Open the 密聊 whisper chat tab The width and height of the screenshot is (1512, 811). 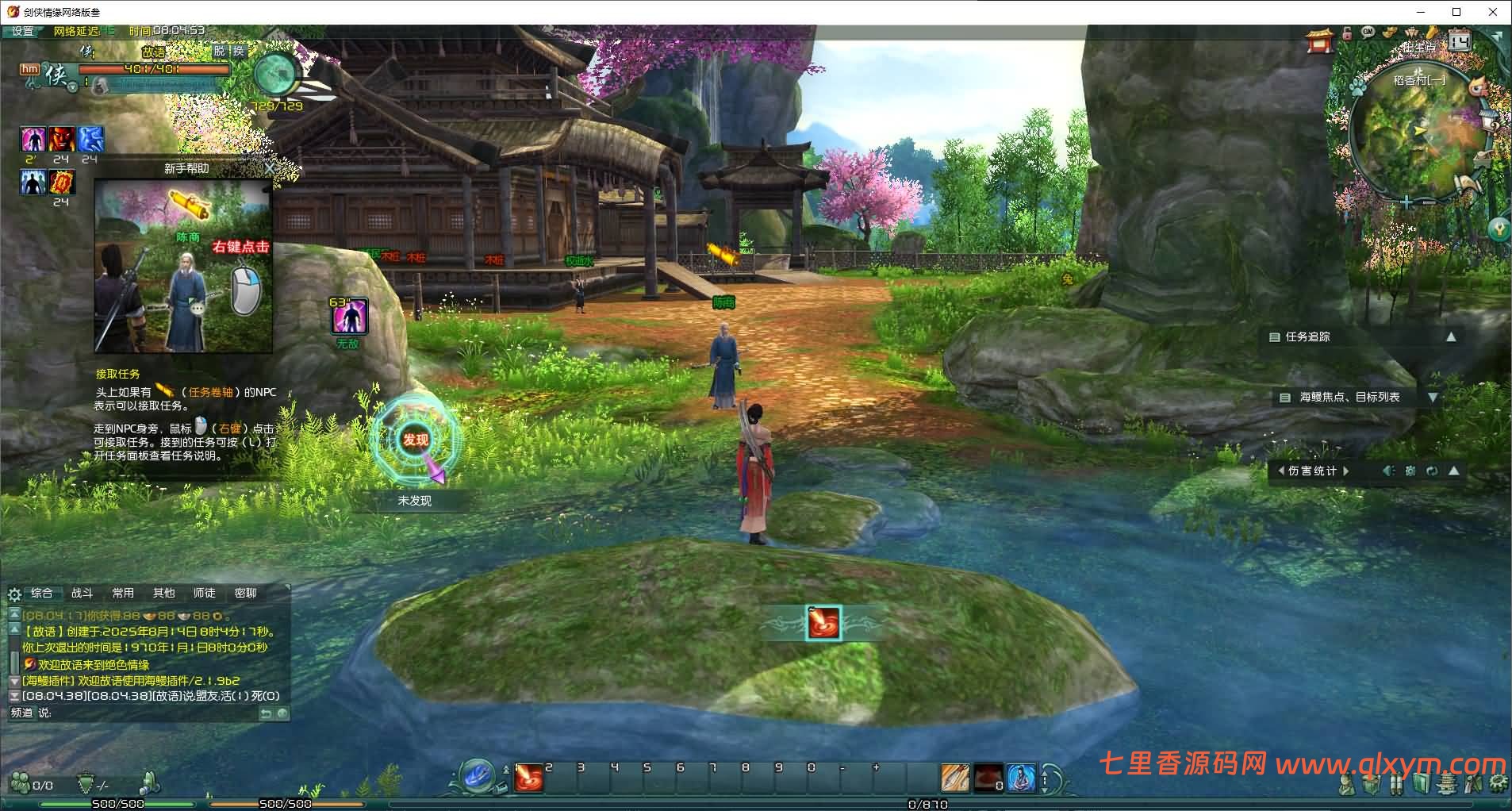(x=245, y=593)
